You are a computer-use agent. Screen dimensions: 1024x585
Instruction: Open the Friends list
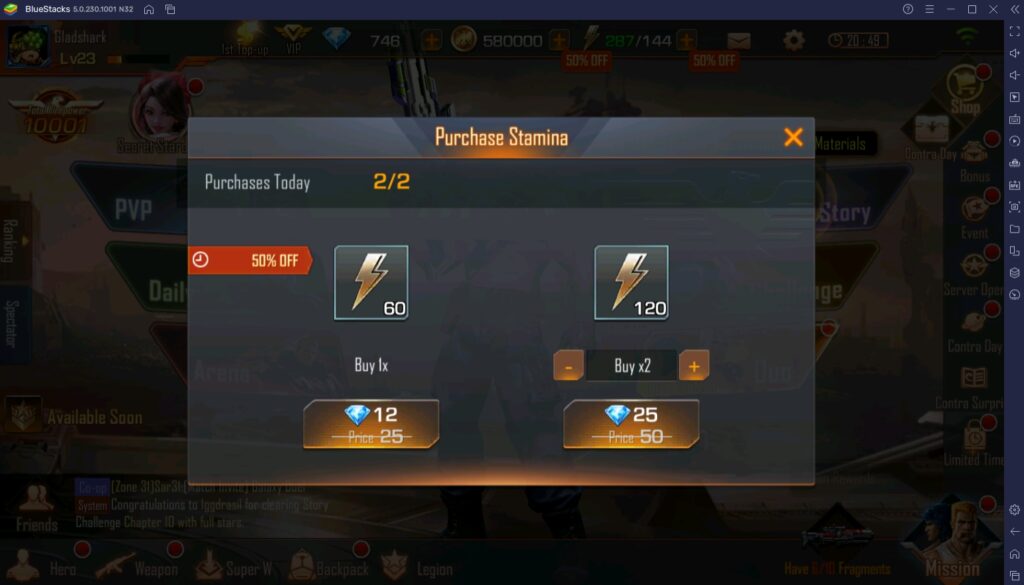[36, 508]
